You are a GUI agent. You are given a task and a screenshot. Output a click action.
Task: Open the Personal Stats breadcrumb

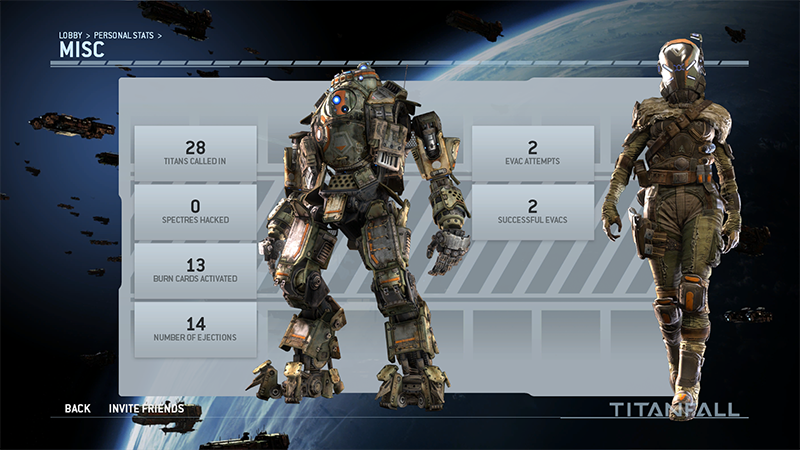tap(125, 35)
